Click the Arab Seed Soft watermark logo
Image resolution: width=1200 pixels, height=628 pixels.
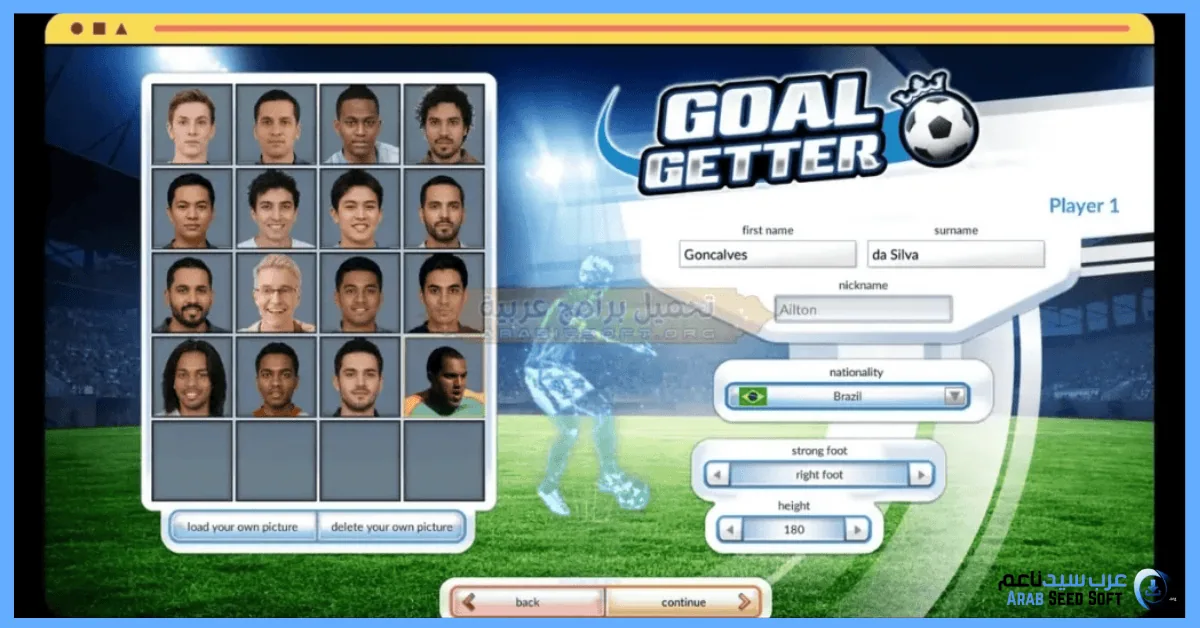1084,588
